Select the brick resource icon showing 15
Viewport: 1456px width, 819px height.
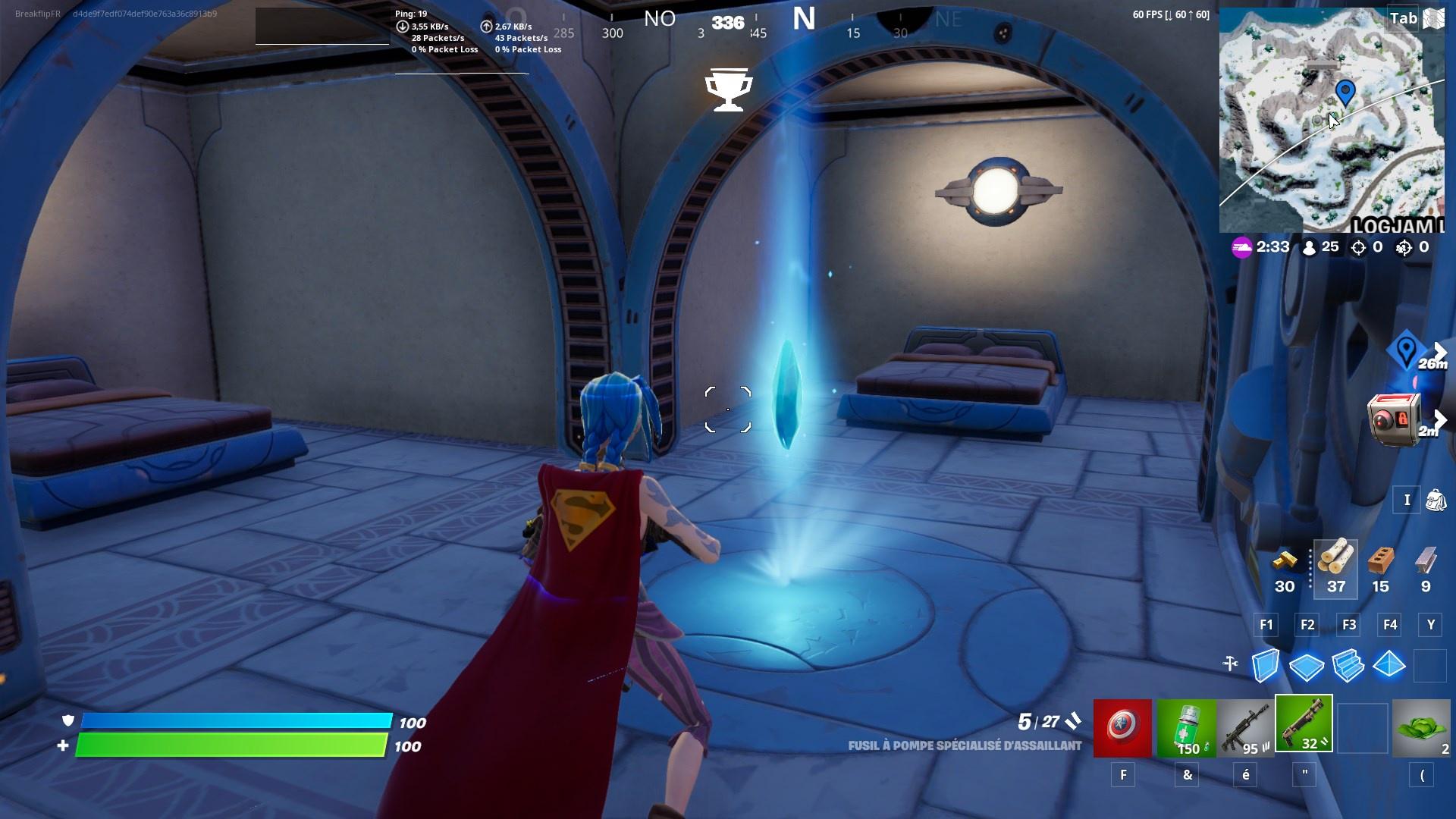[1381, 565]
